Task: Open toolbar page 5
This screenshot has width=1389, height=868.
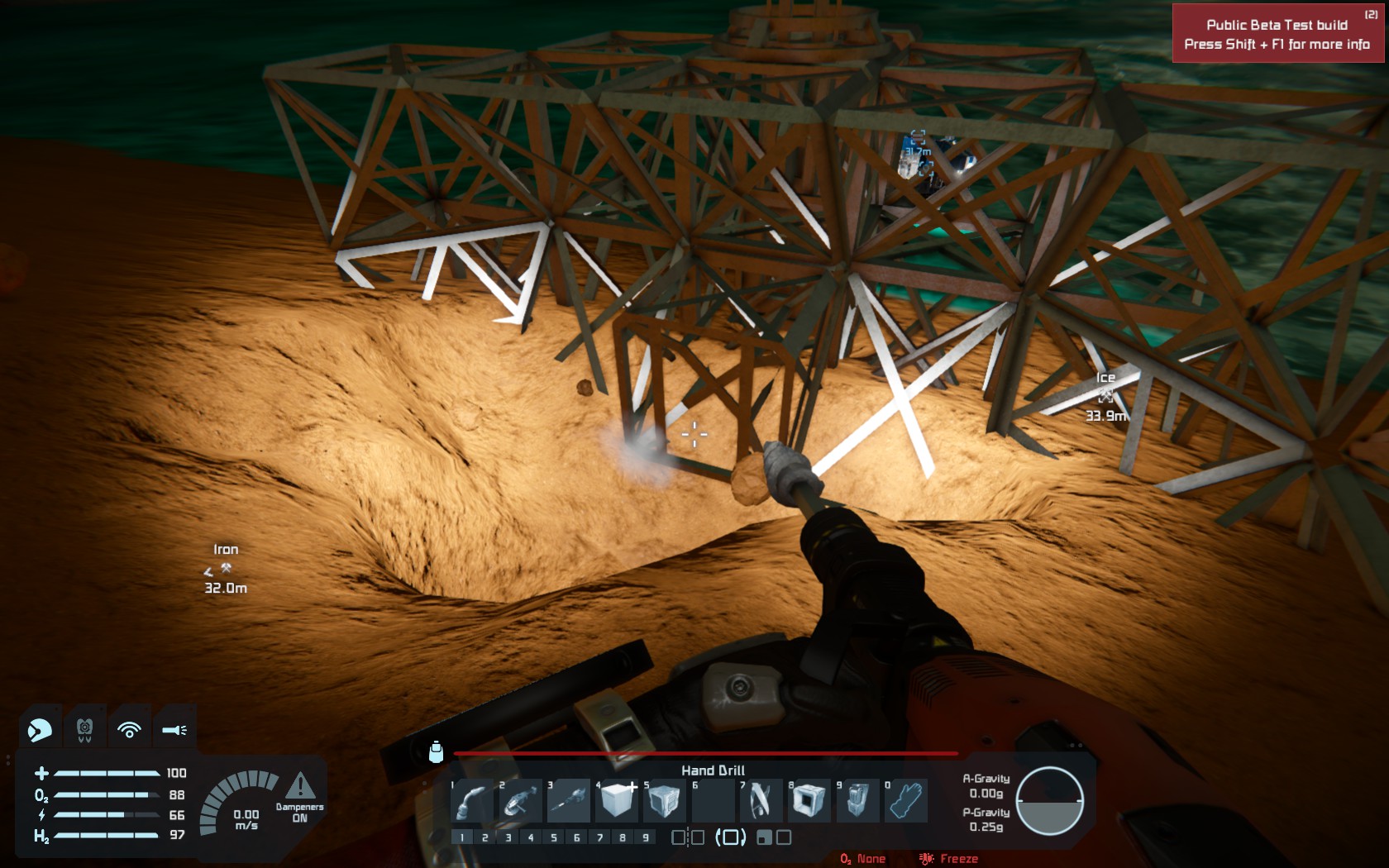Action: pos(554,837)
